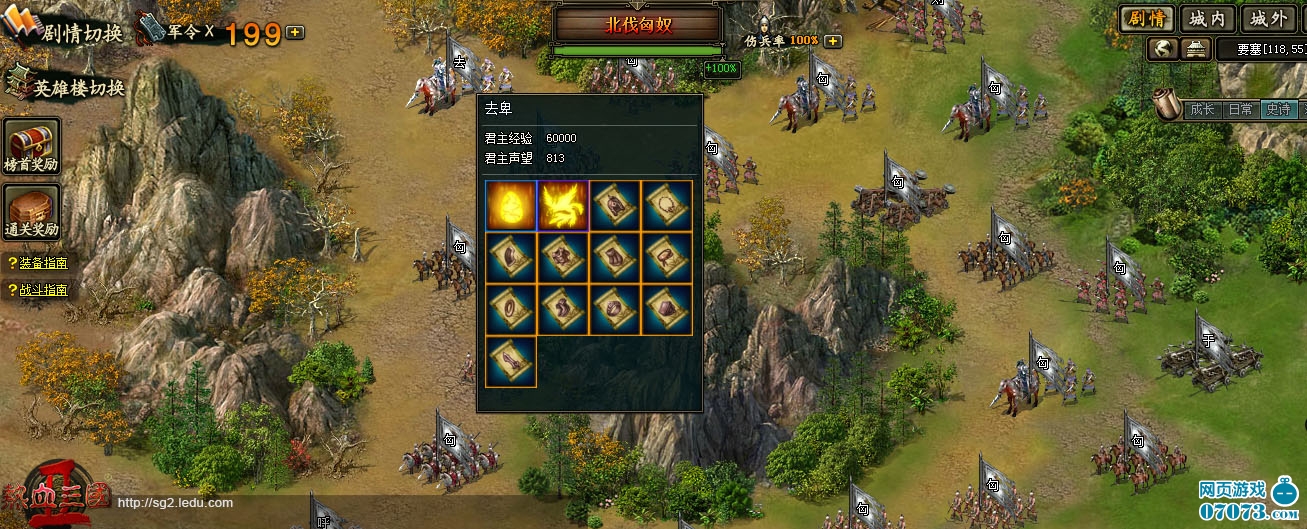Switch to the 城外 outer city view
This screenshot has height=529, width=1307.
pyautogui.click(x=1268, y=18)
